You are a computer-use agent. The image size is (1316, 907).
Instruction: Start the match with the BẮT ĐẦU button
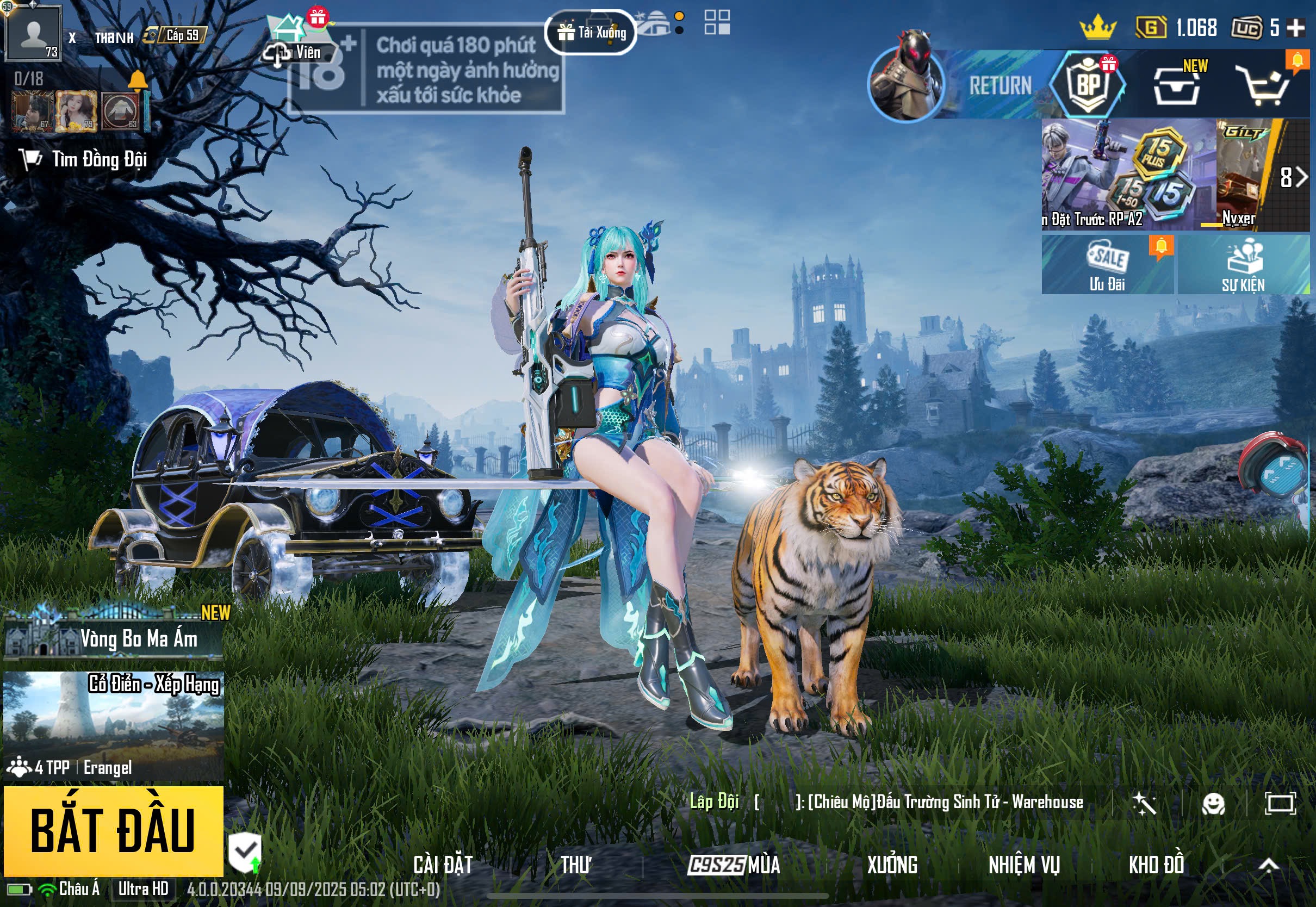113,831
